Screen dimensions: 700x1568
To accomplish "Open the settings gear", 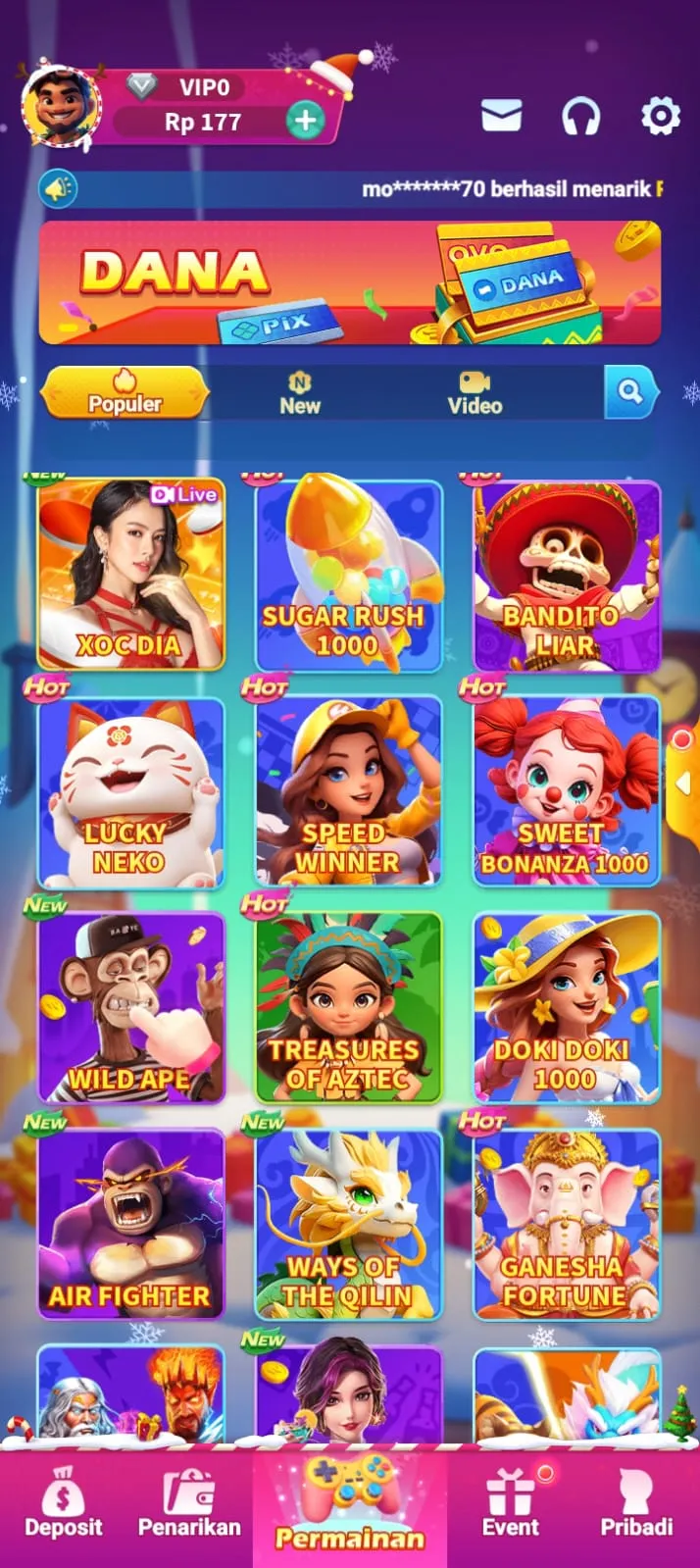I will click(660, 117).
